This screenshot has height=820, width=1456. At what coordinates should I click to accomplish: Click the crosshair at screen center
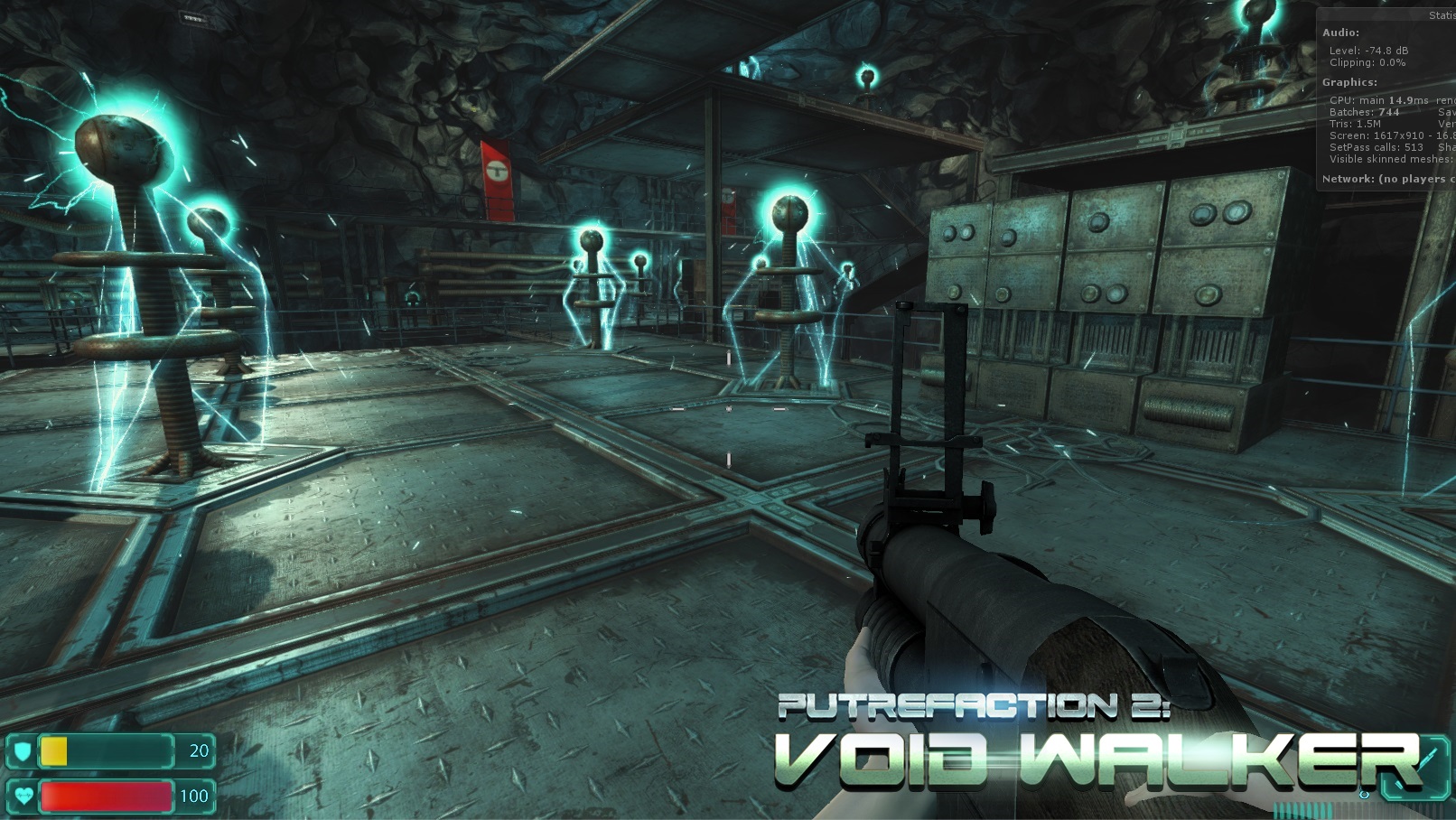tap(727, 410)
